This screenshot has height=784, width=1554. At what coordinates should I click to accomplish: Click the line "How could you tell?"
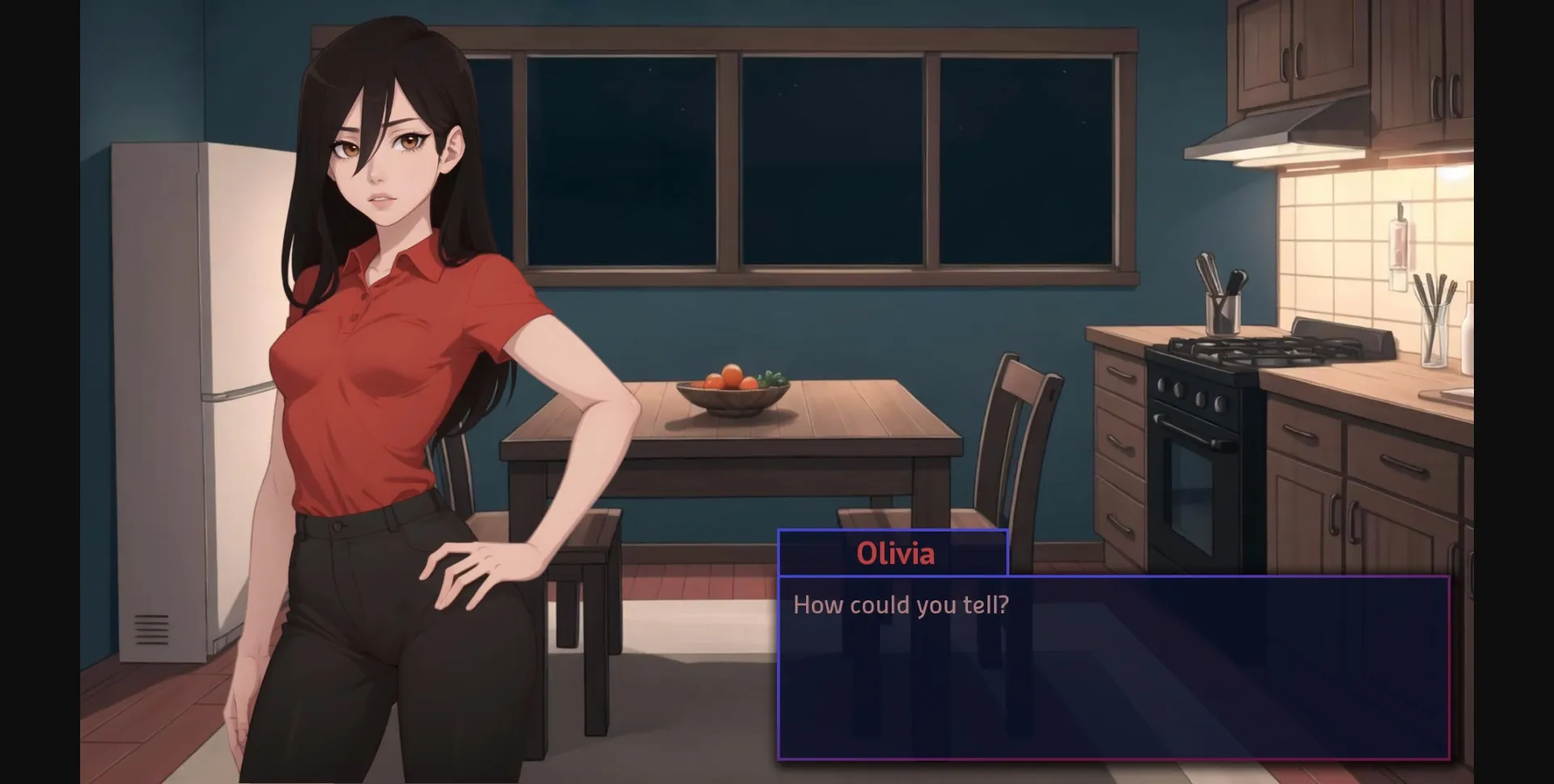(901, 604)
